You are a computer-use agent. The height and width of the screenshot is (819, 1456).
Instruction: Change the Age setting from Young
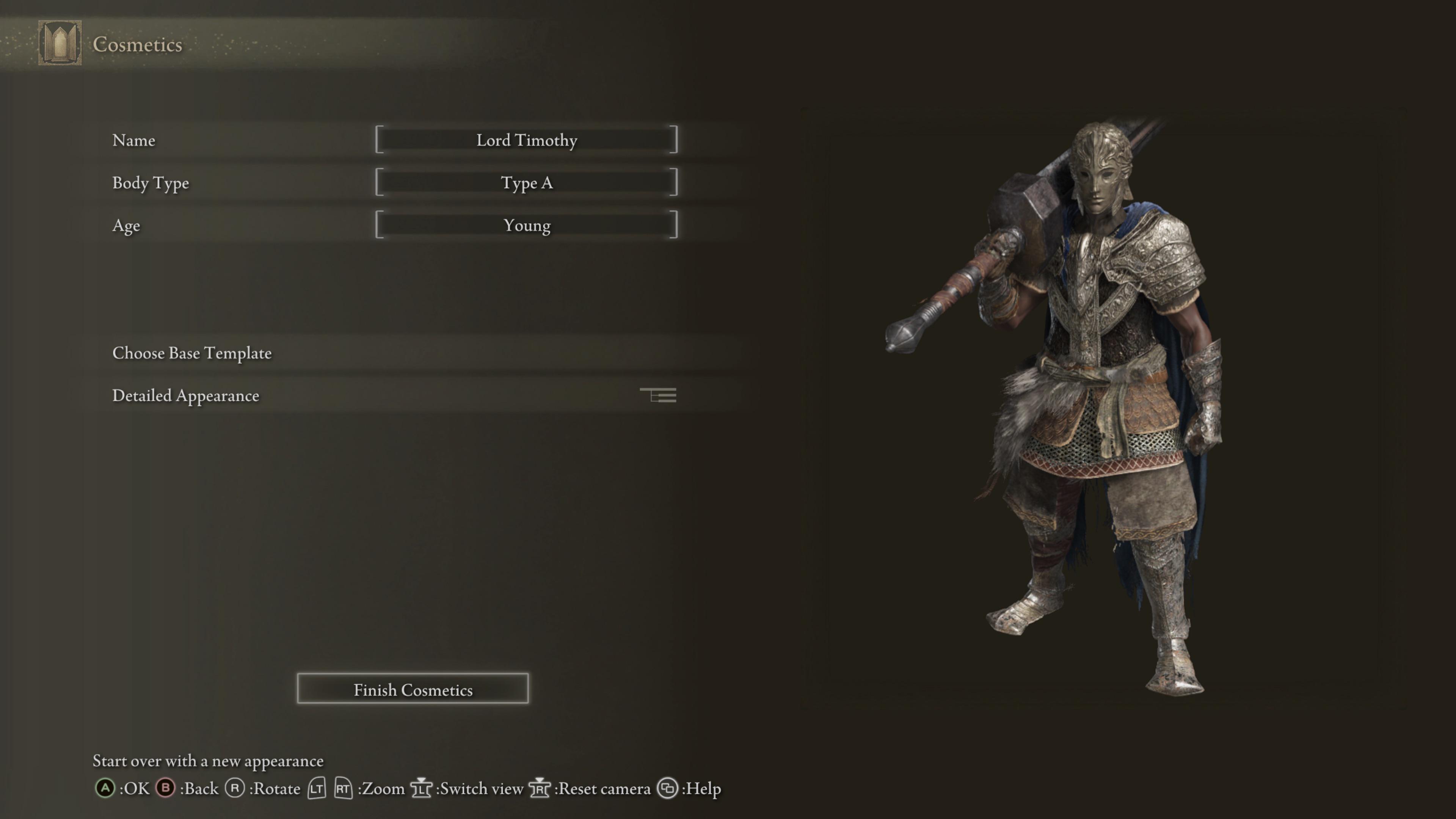click(x=526, y=225)
